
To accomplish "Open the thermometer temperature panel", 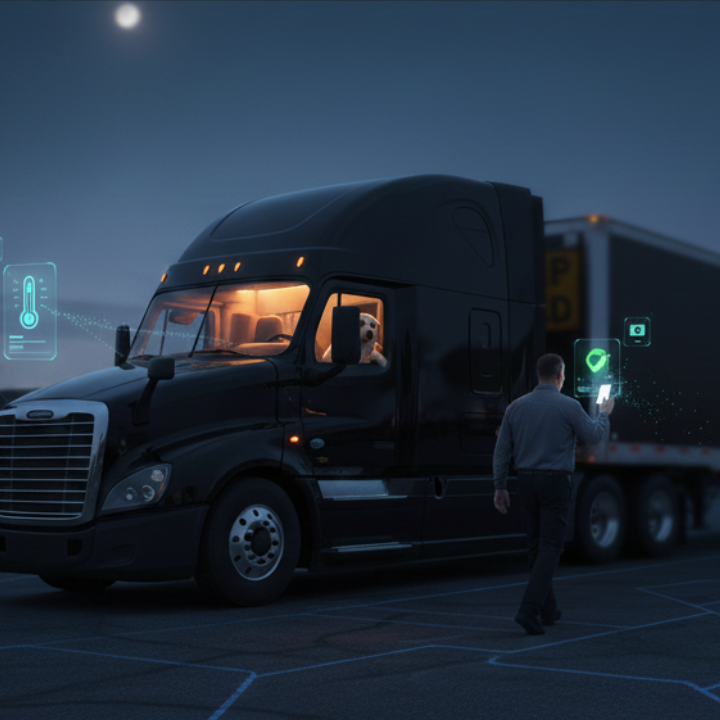I will pos(29,310).
